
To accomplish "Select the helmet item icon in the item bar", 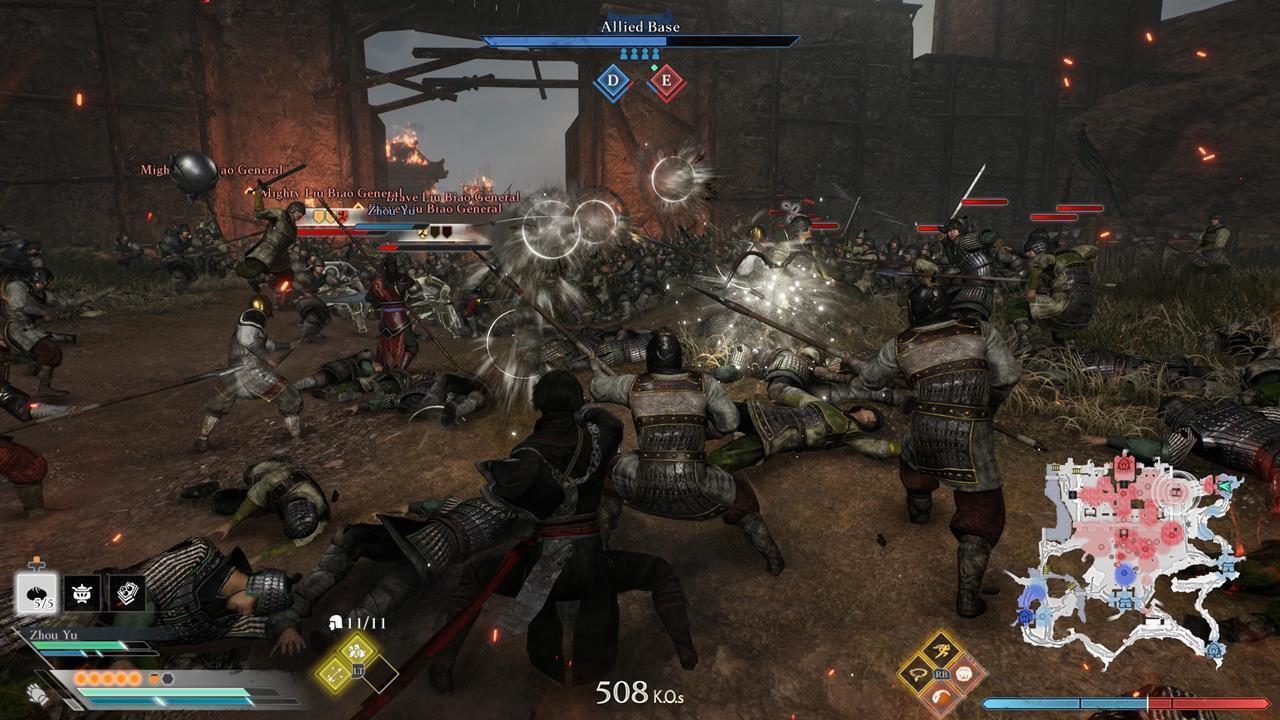I will coord(81,591).
